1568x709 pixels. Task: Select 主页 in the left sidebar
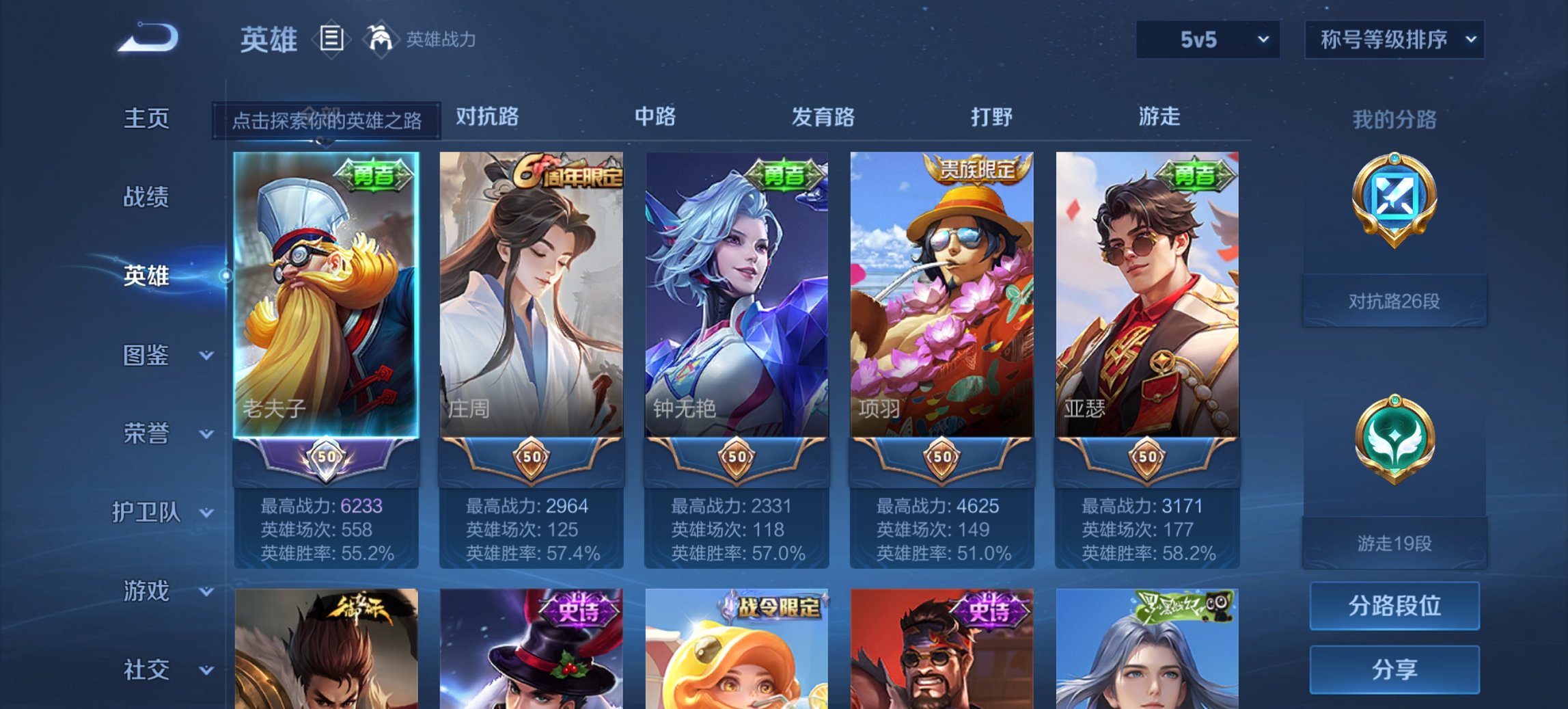coord(146,118)
